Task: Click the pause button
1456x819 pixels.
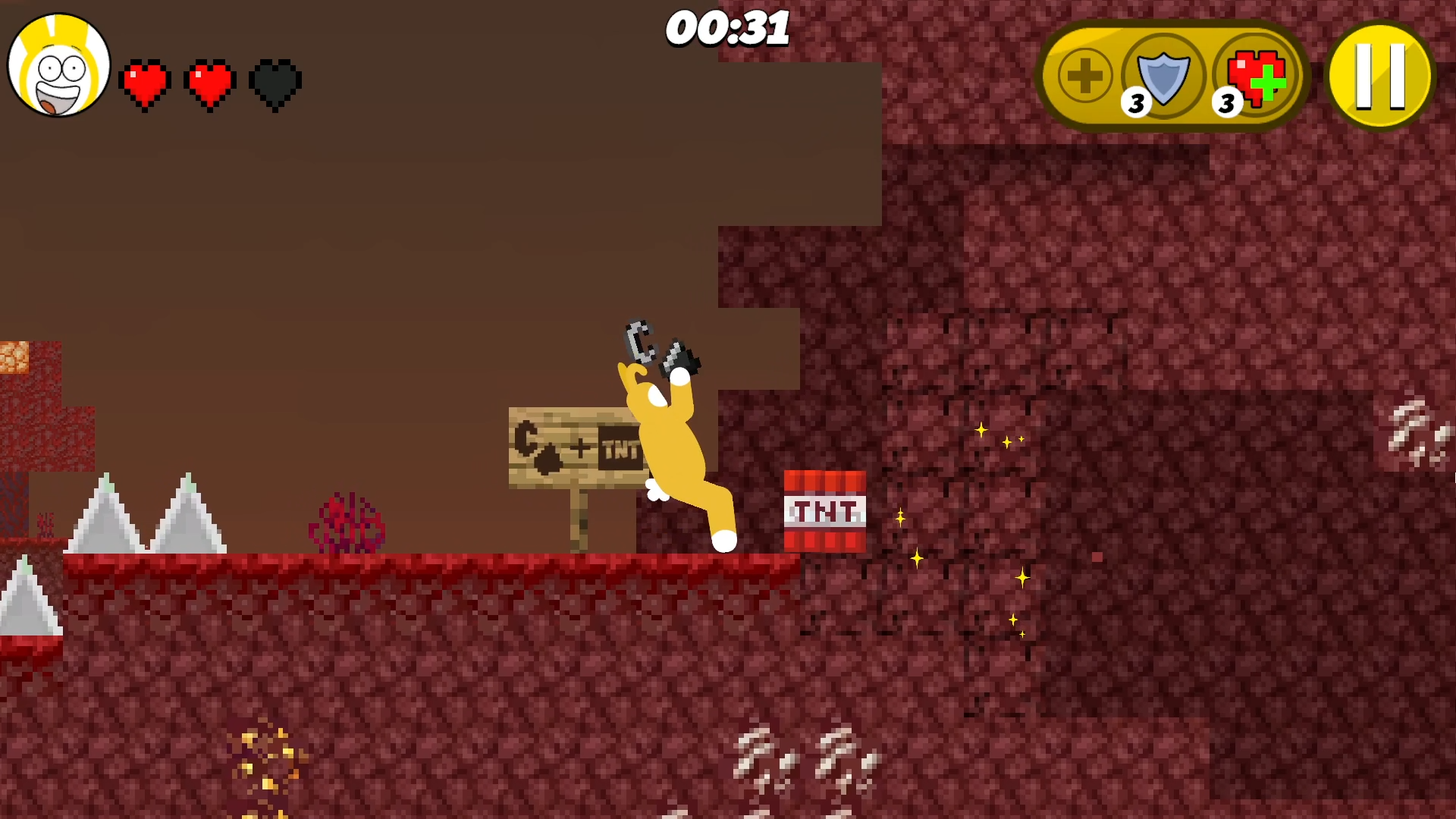Action: tap(1379, 74)
